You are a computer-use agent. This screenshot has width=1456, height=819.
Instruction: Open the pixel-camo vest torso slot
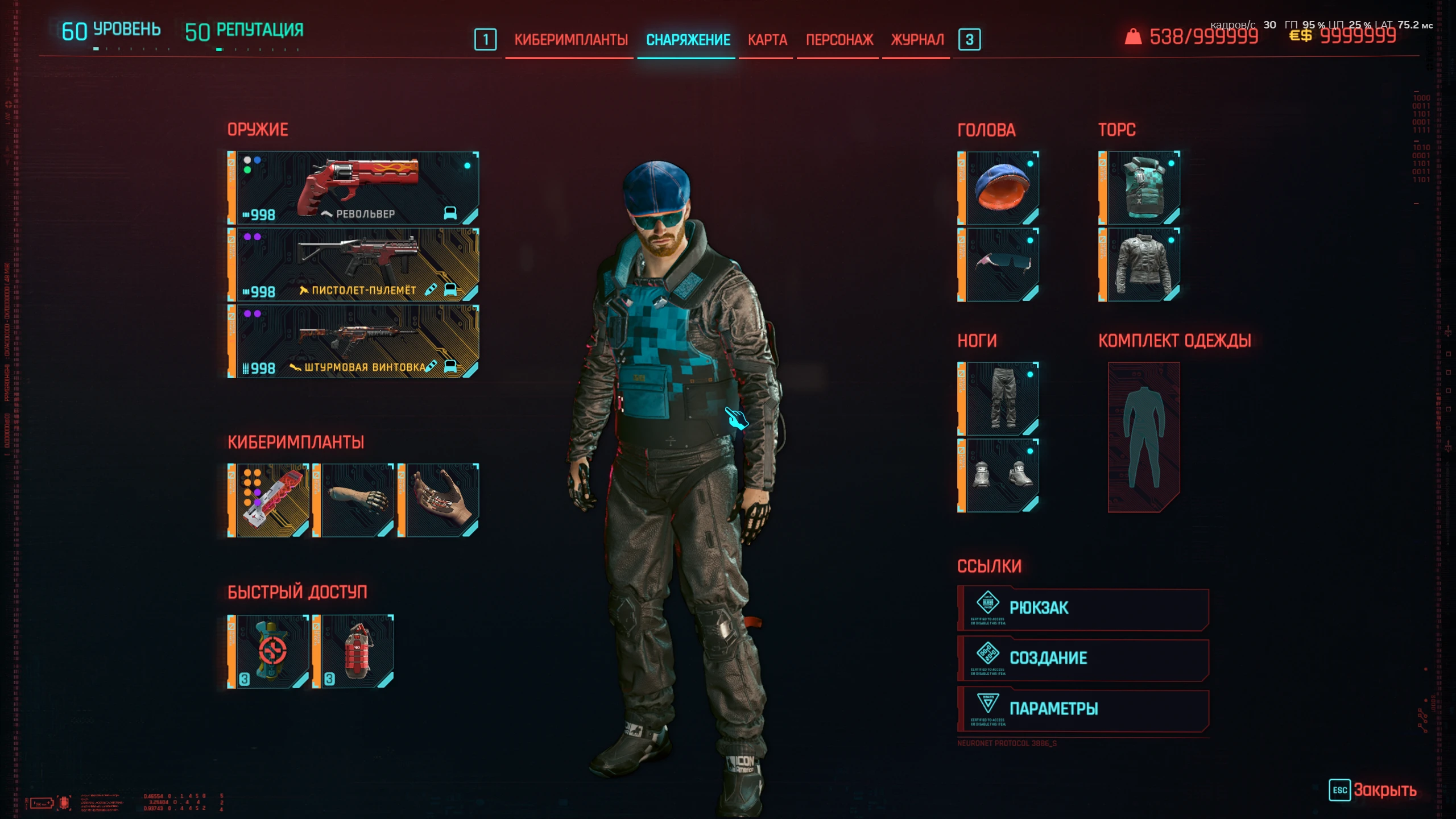coord(1141,188)
